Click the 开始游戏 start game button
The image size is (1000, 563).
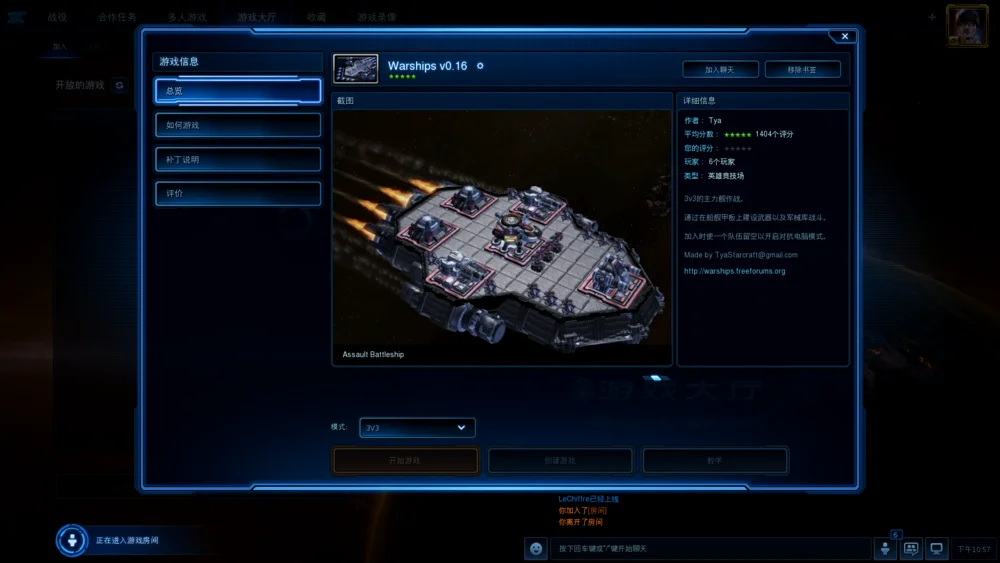(x=405, y=460)
